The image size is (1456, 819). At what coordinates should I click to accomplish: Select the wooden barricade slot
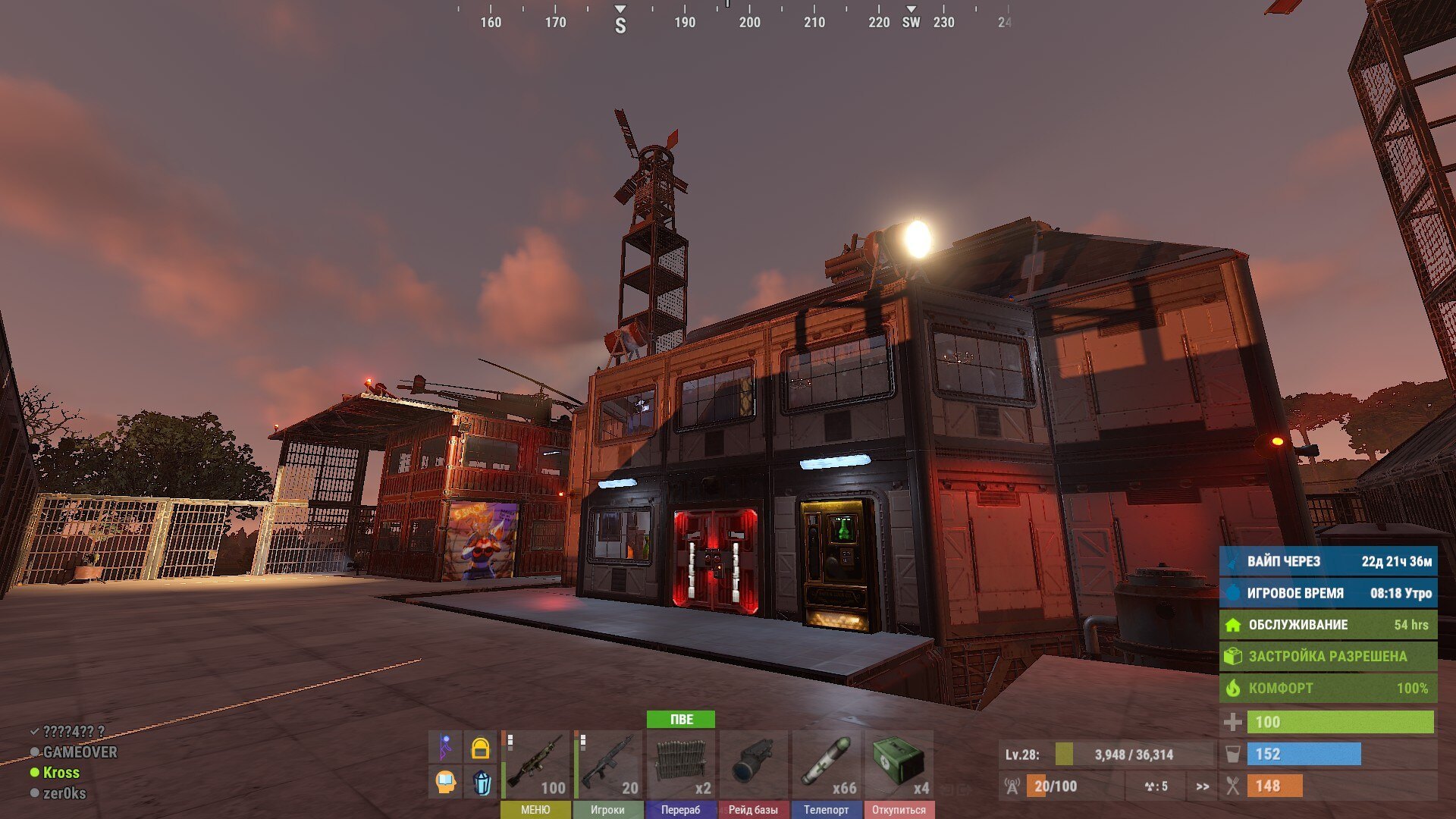click(x=680, y=764)
